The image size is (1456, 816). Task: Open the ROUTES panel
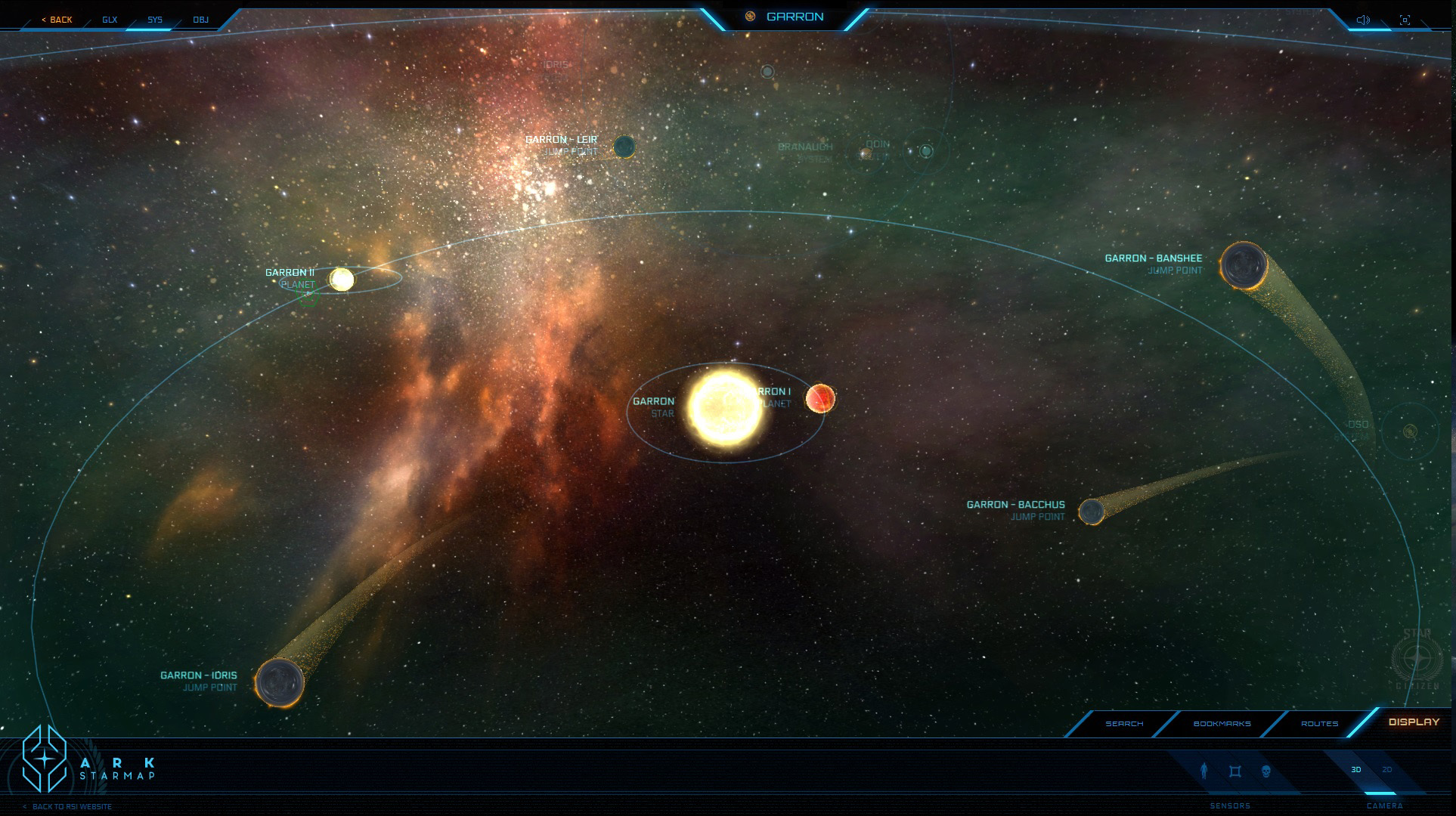(1319, 724)
